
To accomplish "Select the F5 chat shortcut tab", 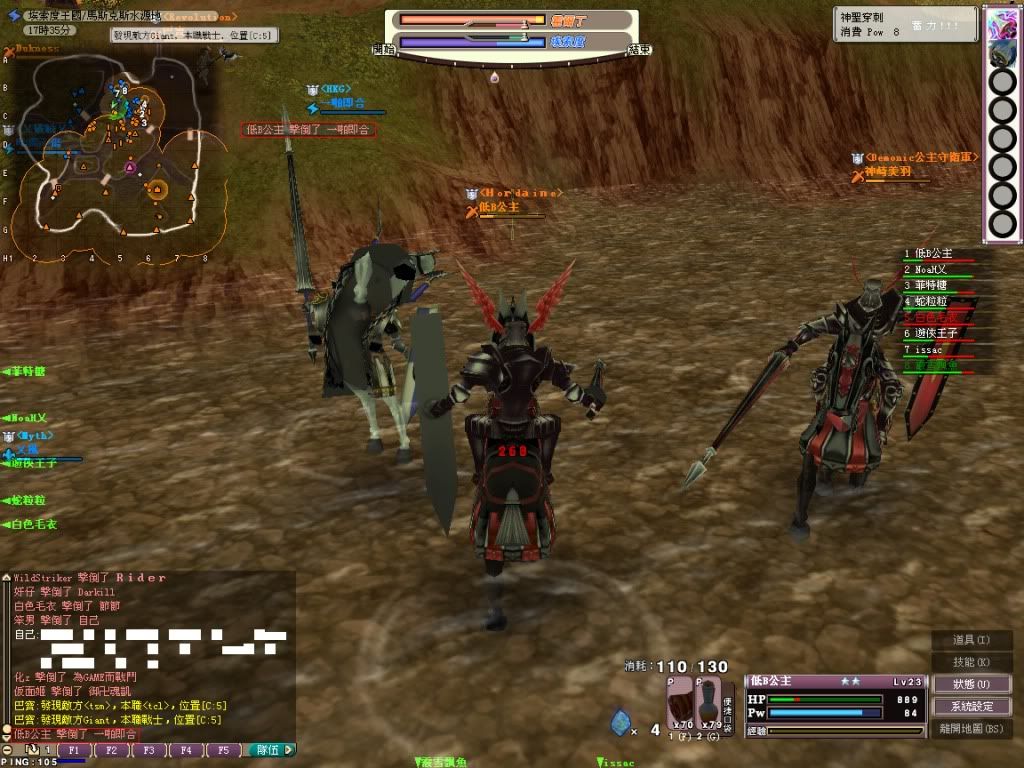I will coord(222,750).
